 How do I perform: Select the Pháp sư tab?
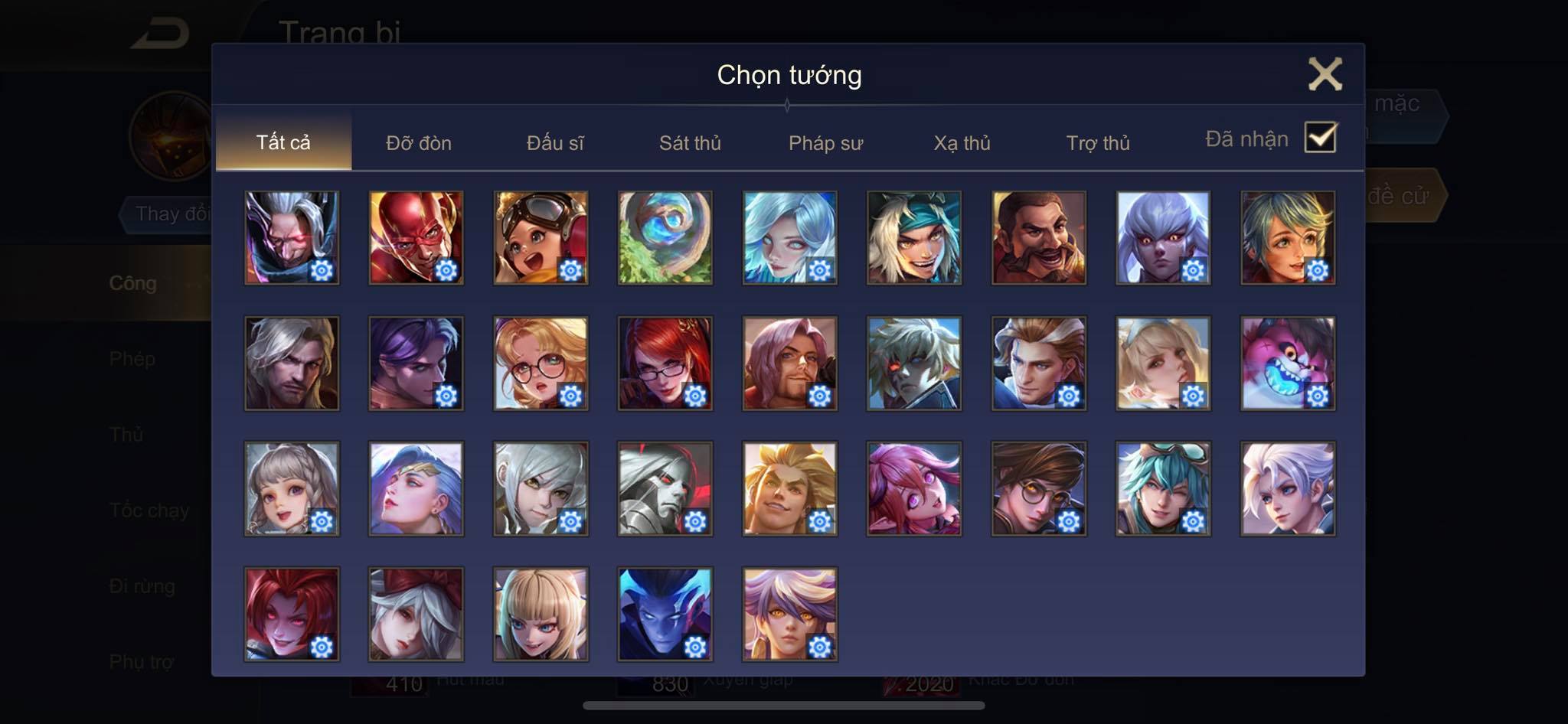(825, 143)
